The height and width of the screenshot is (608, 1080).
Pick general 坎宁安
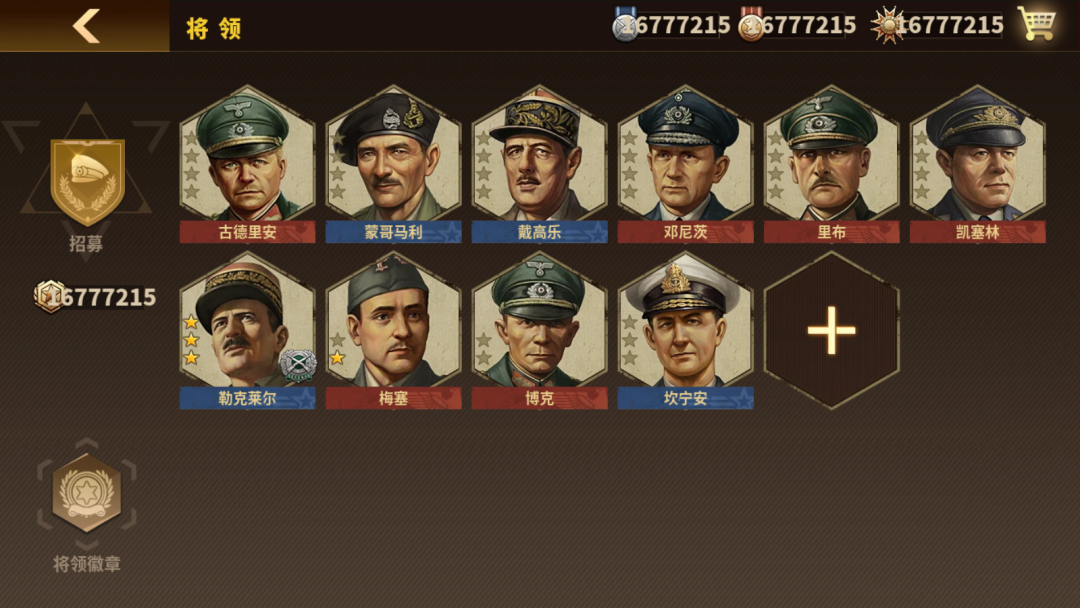(685, 327)
